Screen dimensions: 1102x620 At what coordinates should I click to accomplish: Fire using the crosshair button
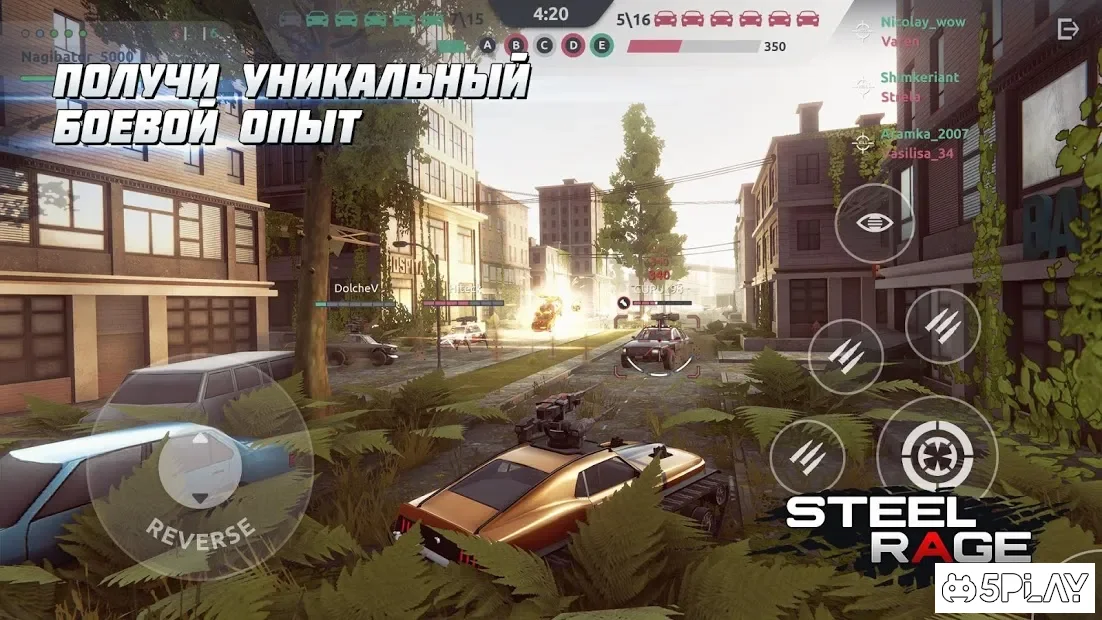pos(936,457)
